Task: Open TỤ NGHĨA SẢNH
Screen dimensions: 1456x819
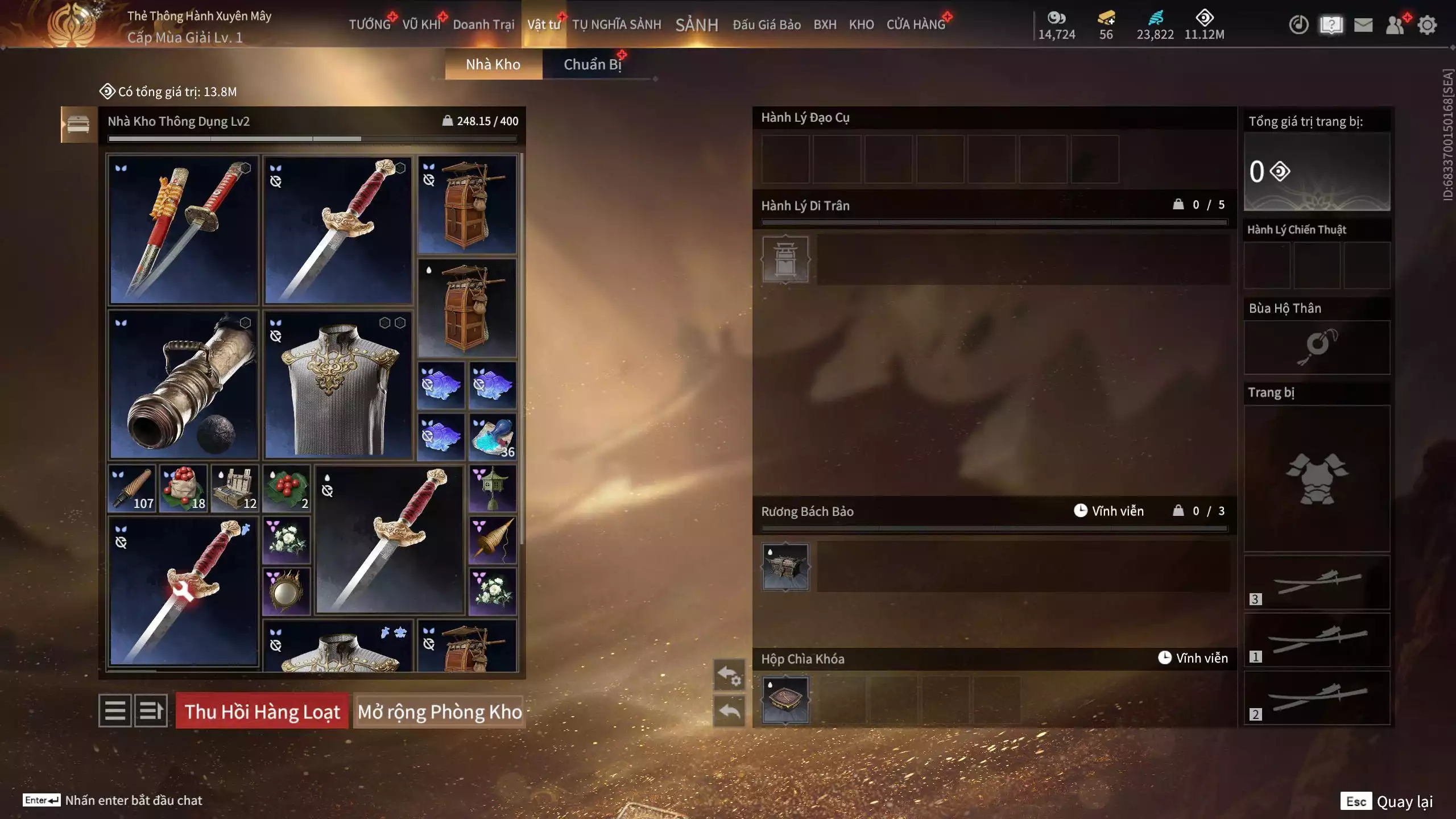Action: (x=617, y=24)
